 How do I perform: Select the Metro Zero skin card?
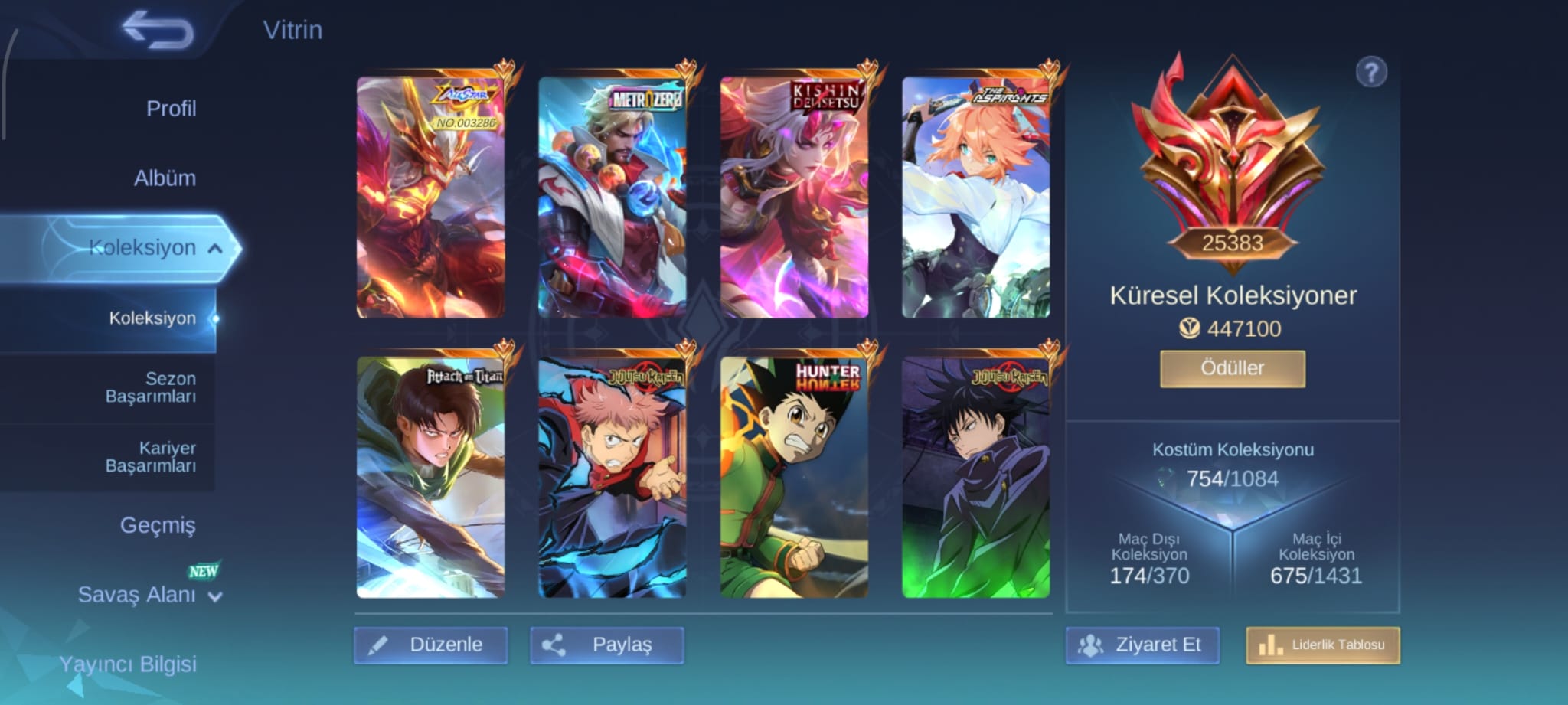click(612, 197)
